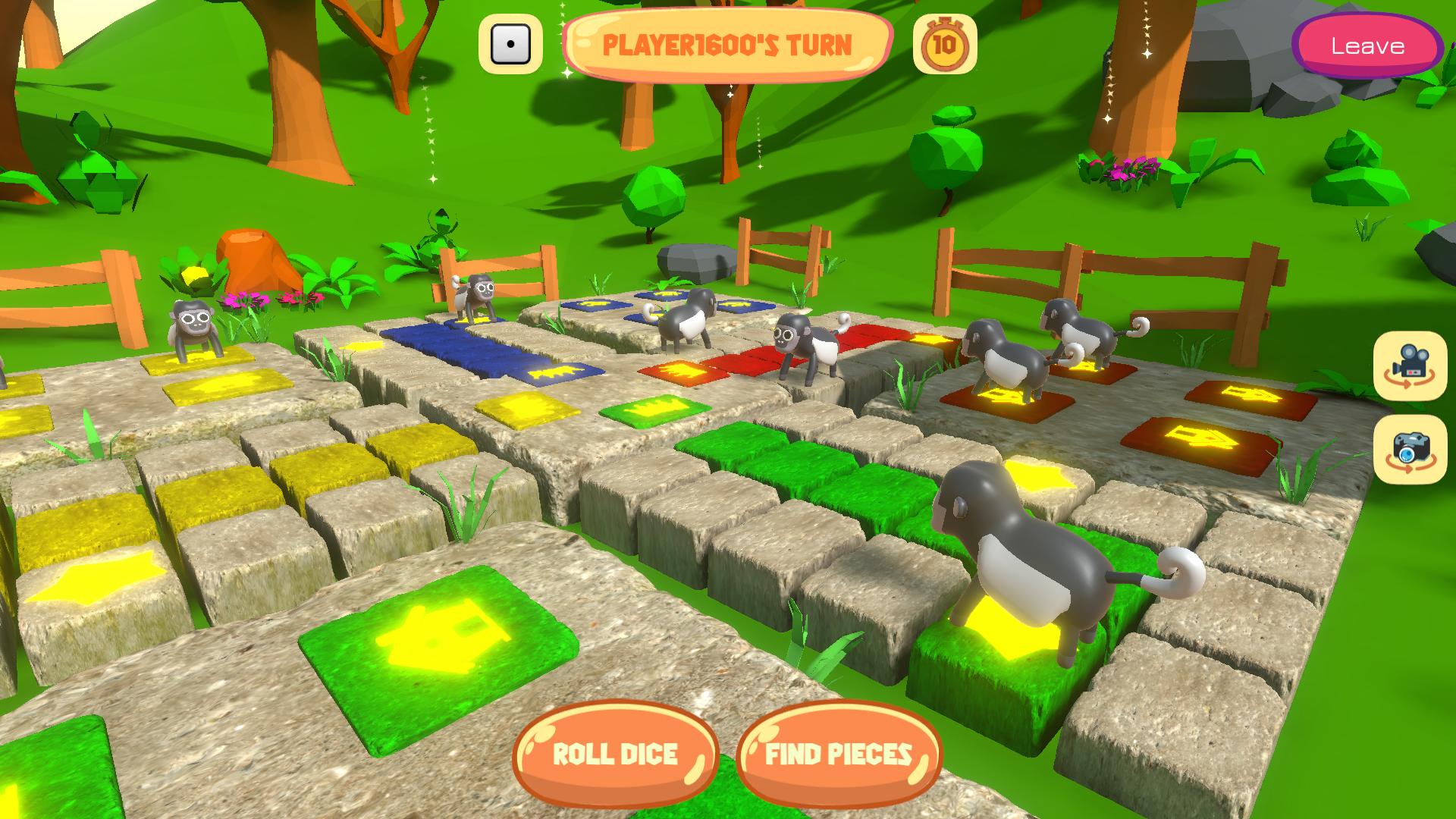Image resolution: width=1456 pixels, height=819 pixels.
Task: Click the photo camera rotate icon
Action: click(1410, 449)
